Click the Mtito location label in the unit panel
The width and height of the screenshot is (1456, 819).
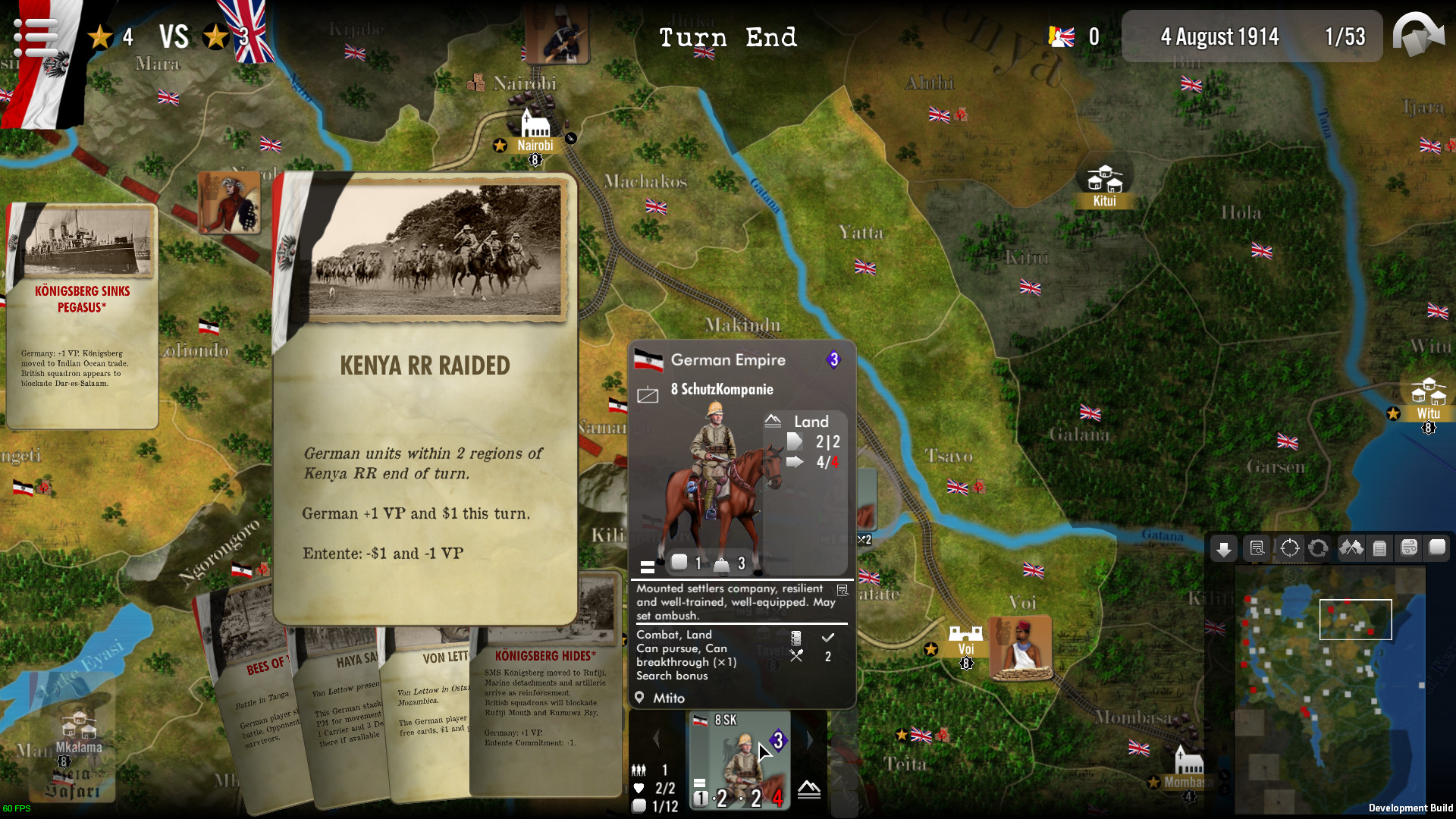669,698
